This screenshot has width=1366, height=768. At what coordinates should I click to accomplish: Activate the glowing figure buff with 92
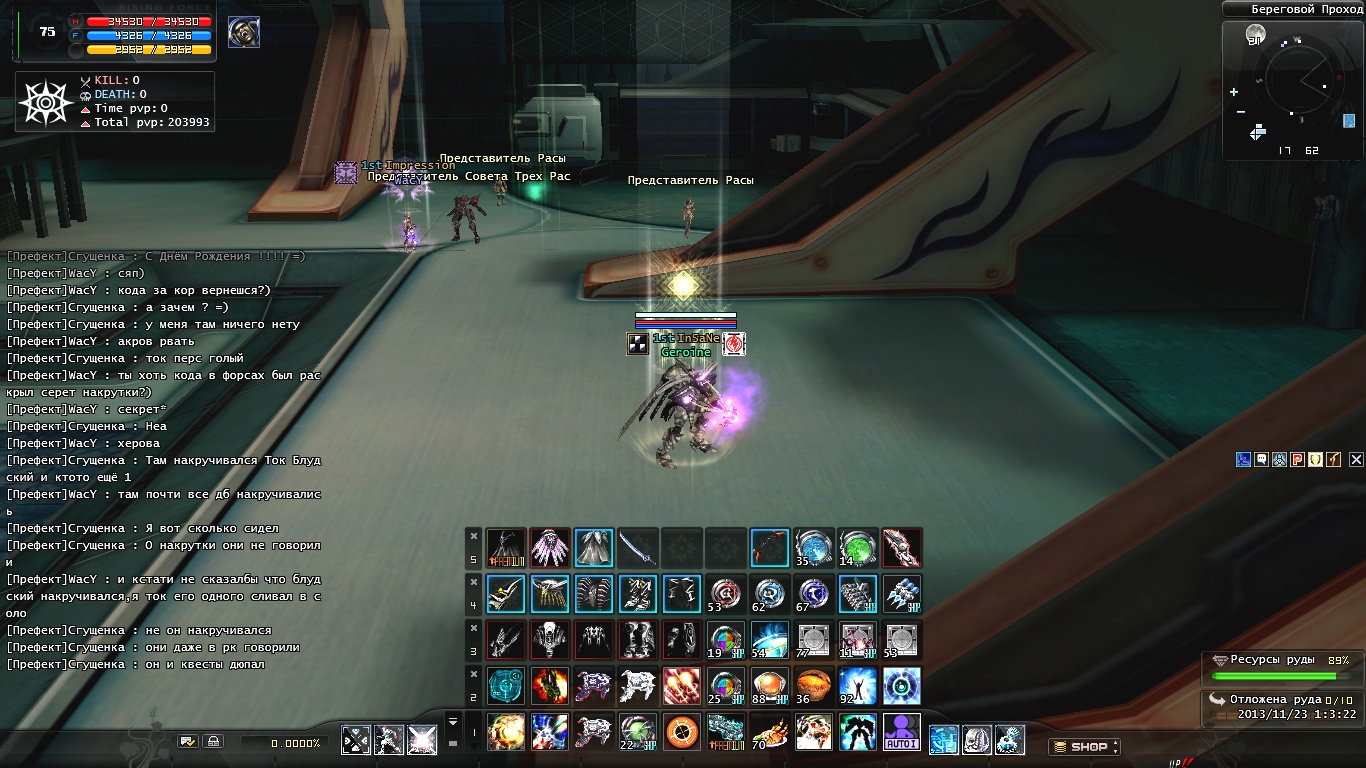tap(857, 686)
